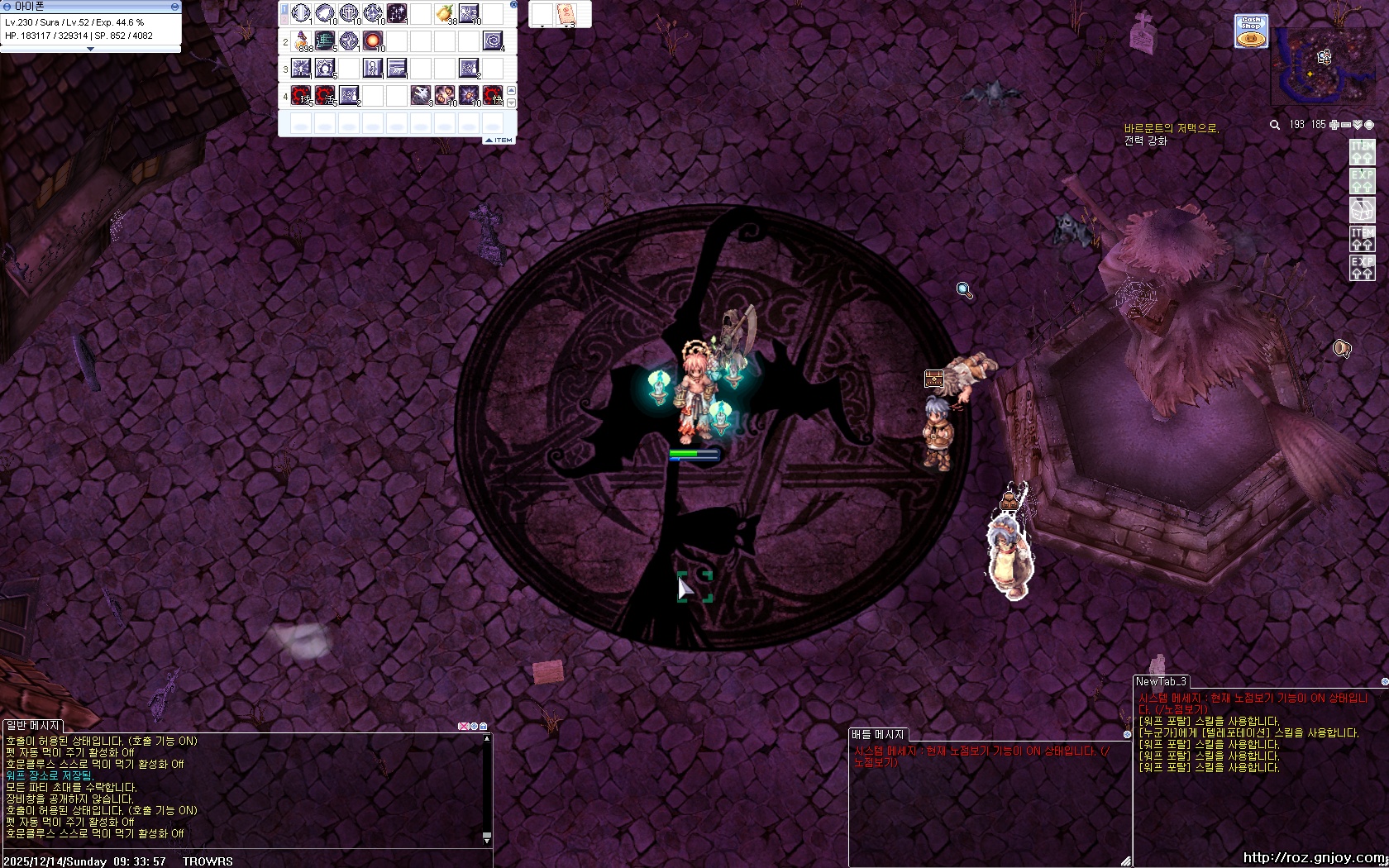Screen dimensions: 1389x868
Task: Activate the spiral swirl skill
Action: click(x=493, y=41)
